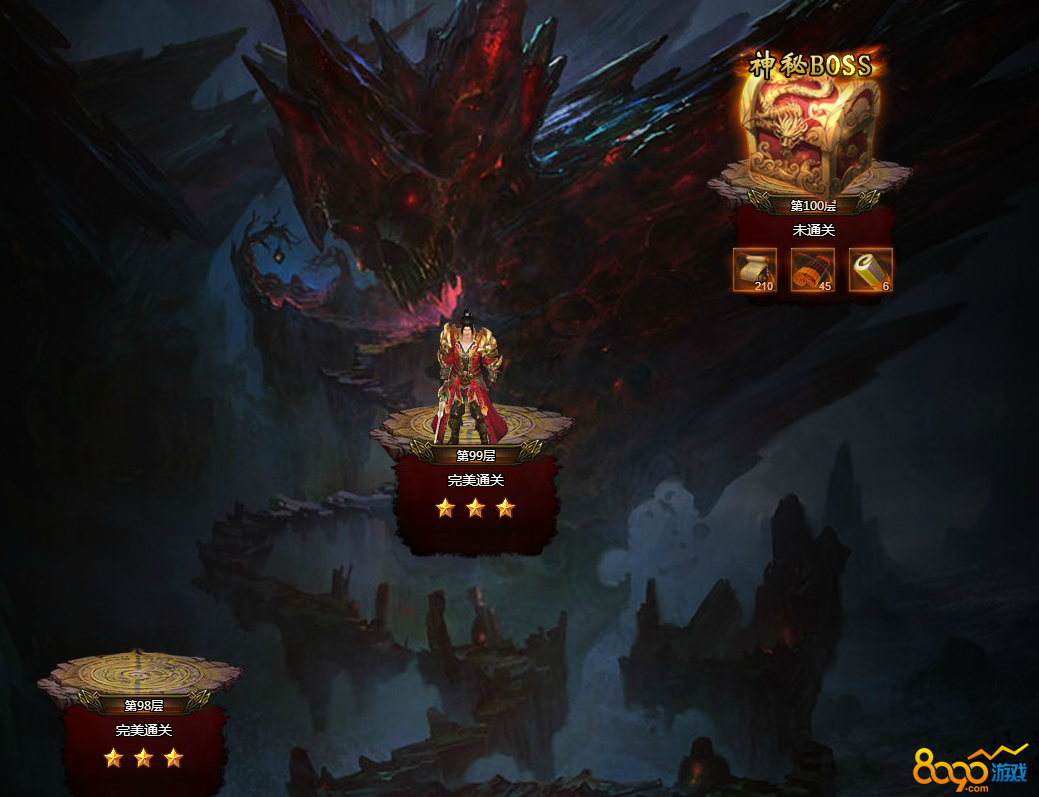Select the 第100层 stage label
This screenshot has height=797, width=1039.
(x=812, y=206)
